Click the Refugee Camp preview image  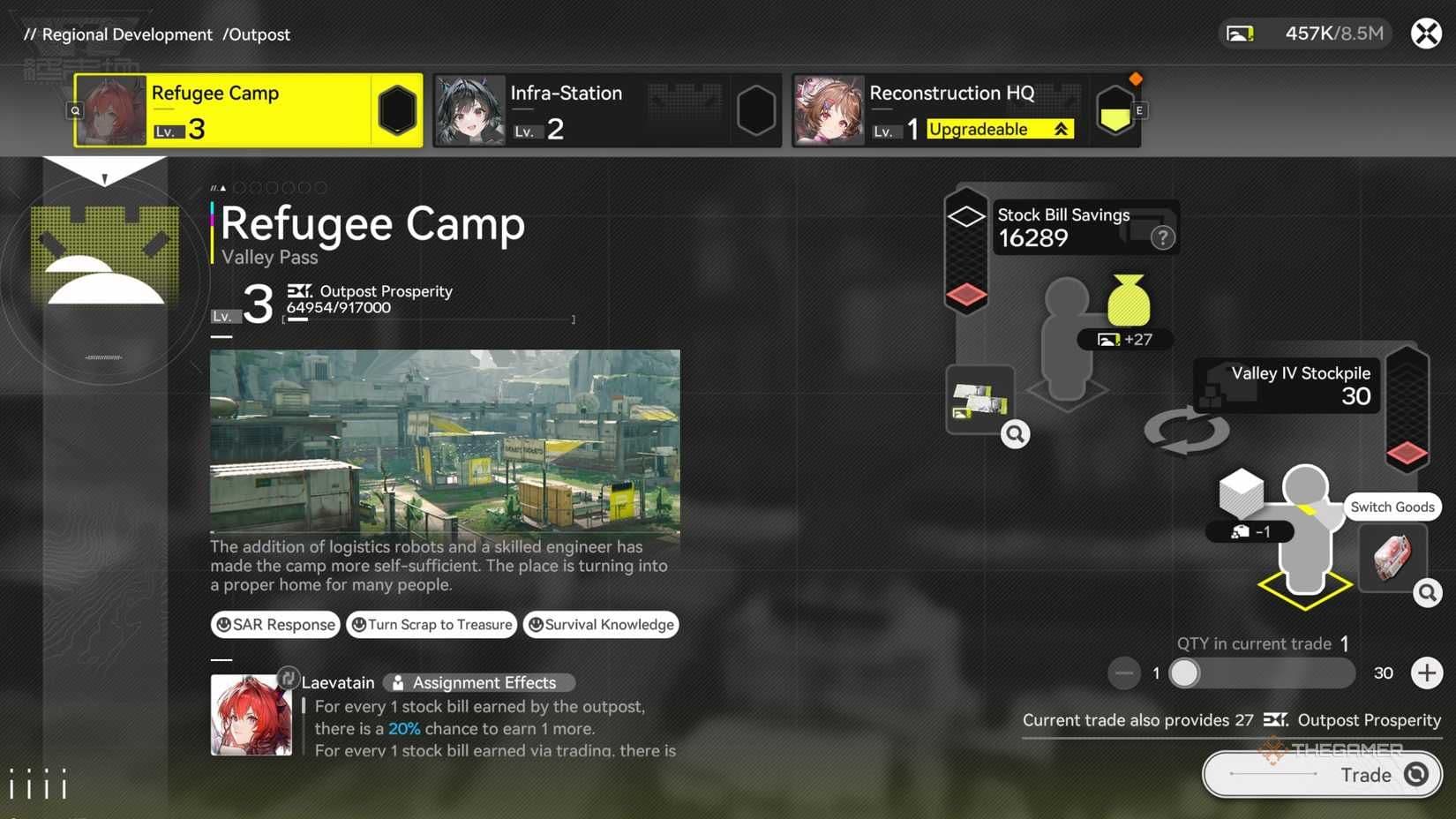444,440
